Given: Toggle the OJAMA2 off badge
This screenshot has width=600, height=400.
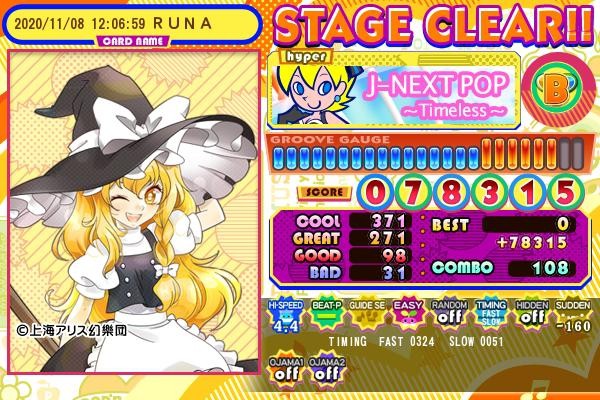Looking at the screenshot, I should (x=324, y=366).
